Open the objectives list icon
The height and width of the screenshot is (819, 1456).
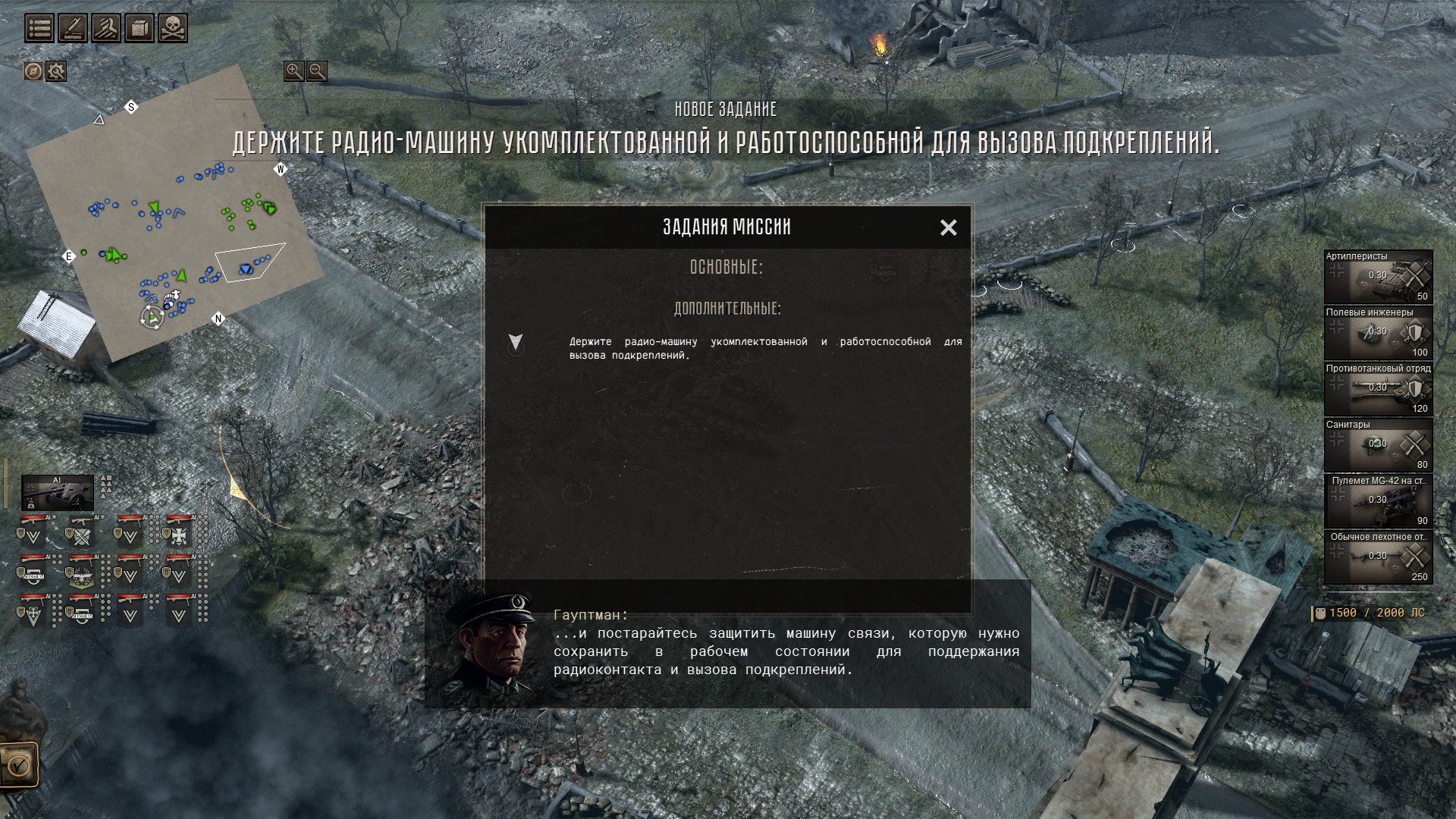pos(39,28)
